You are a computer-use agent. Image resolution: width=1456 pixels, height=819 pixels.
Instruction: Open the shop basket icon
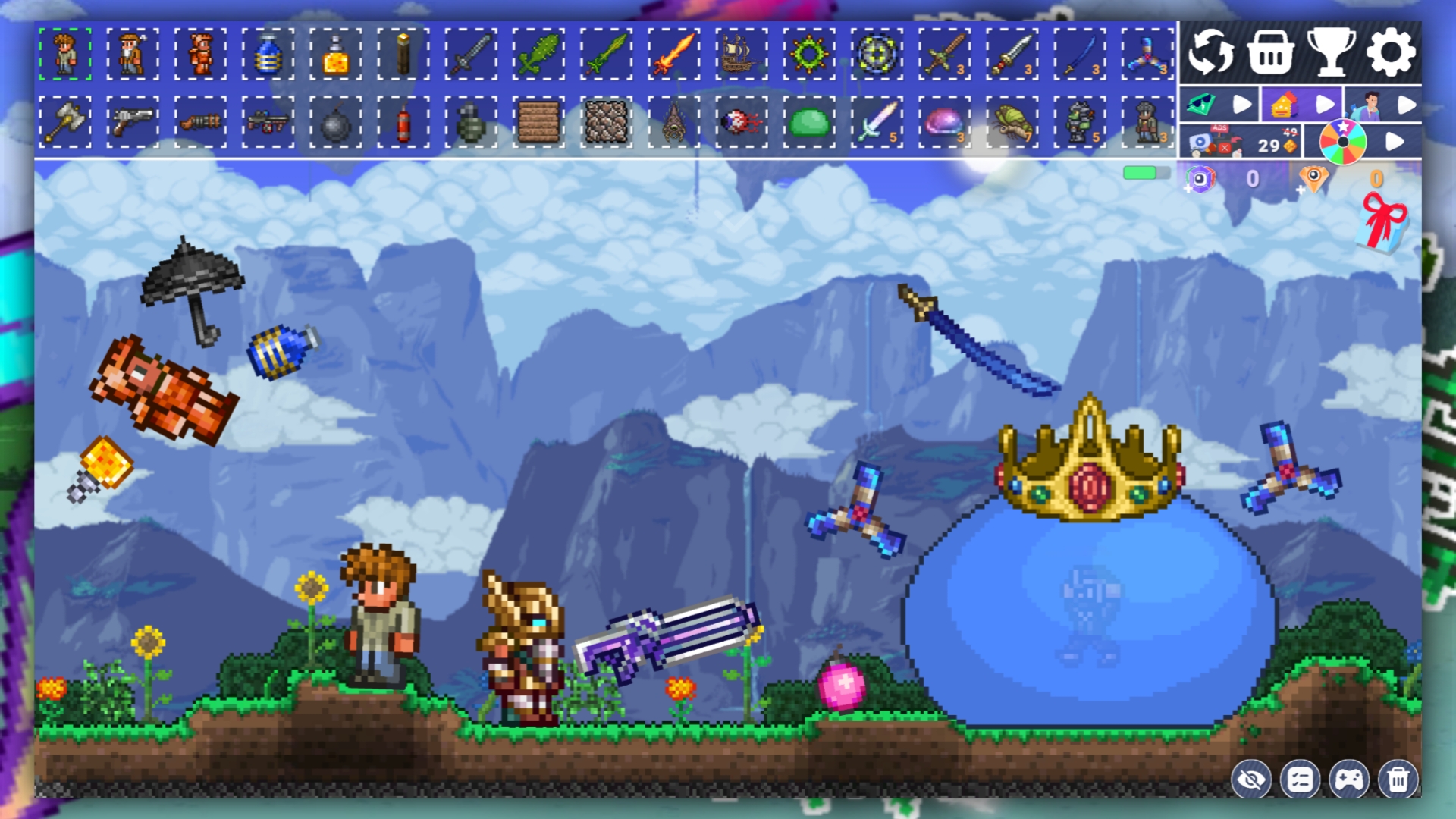pyautogui.click(x=1270, y=52)
